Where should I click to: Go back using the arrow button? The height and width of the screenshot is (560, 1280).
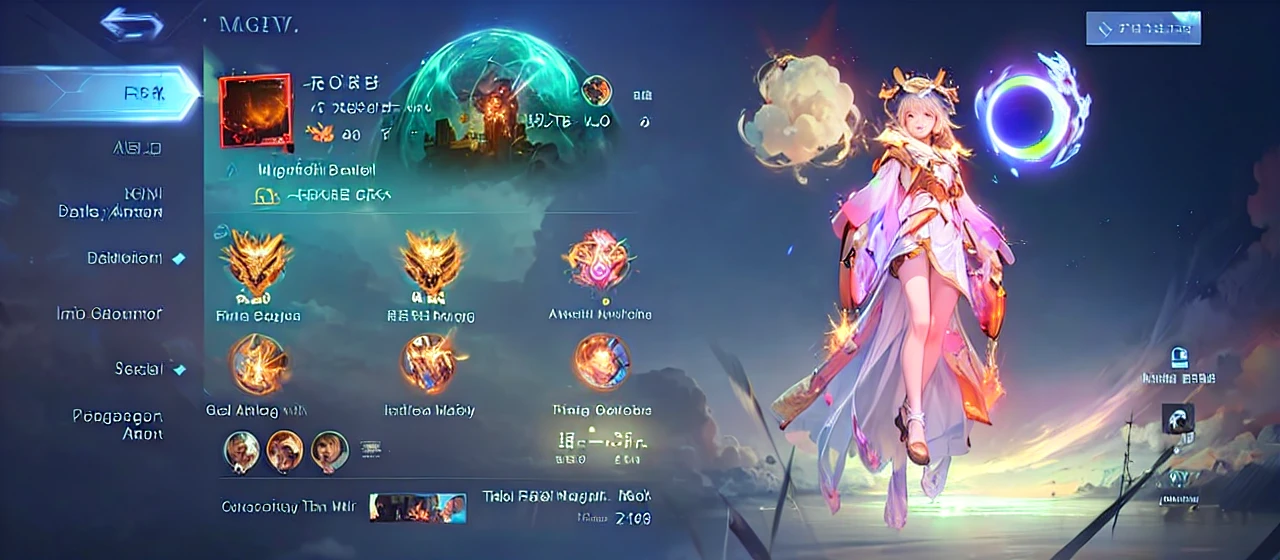point(132,23)
